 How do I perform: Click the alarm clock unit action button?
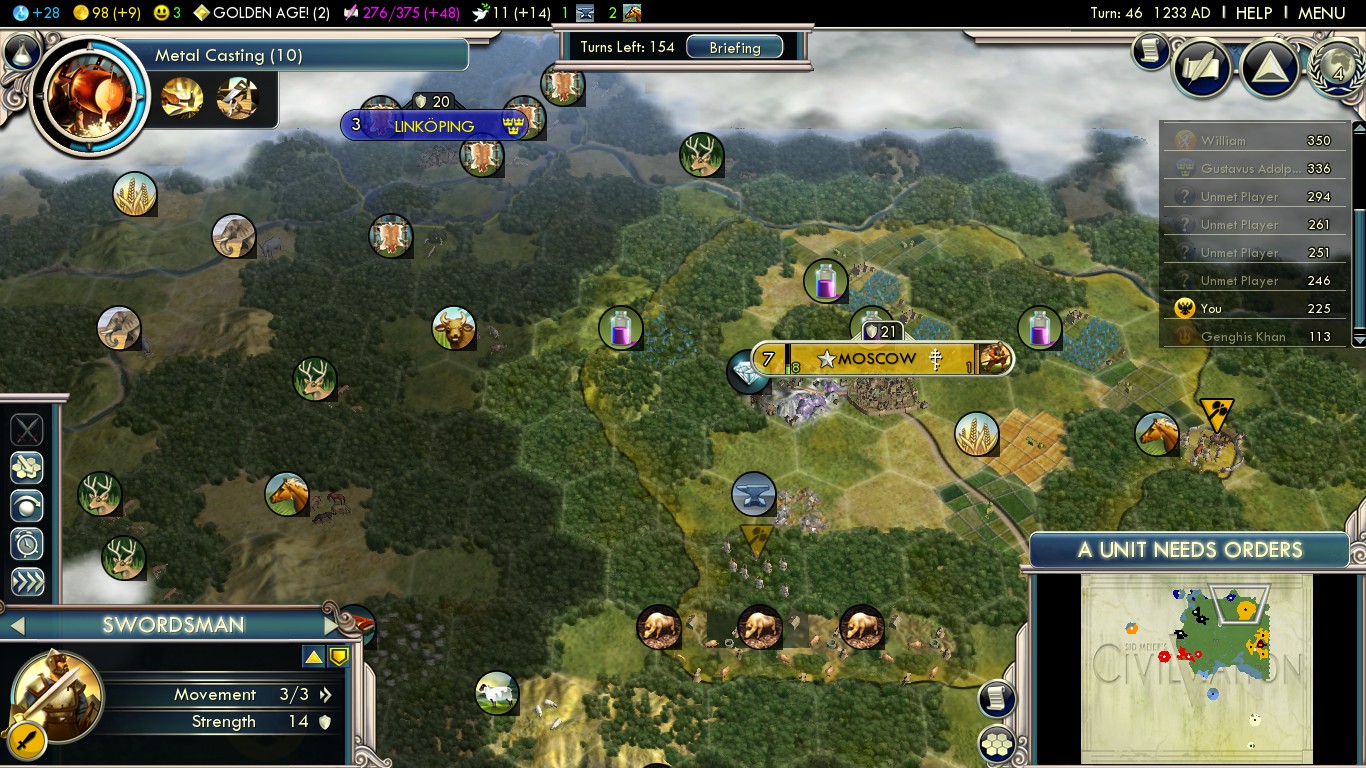tap(27, 543)
